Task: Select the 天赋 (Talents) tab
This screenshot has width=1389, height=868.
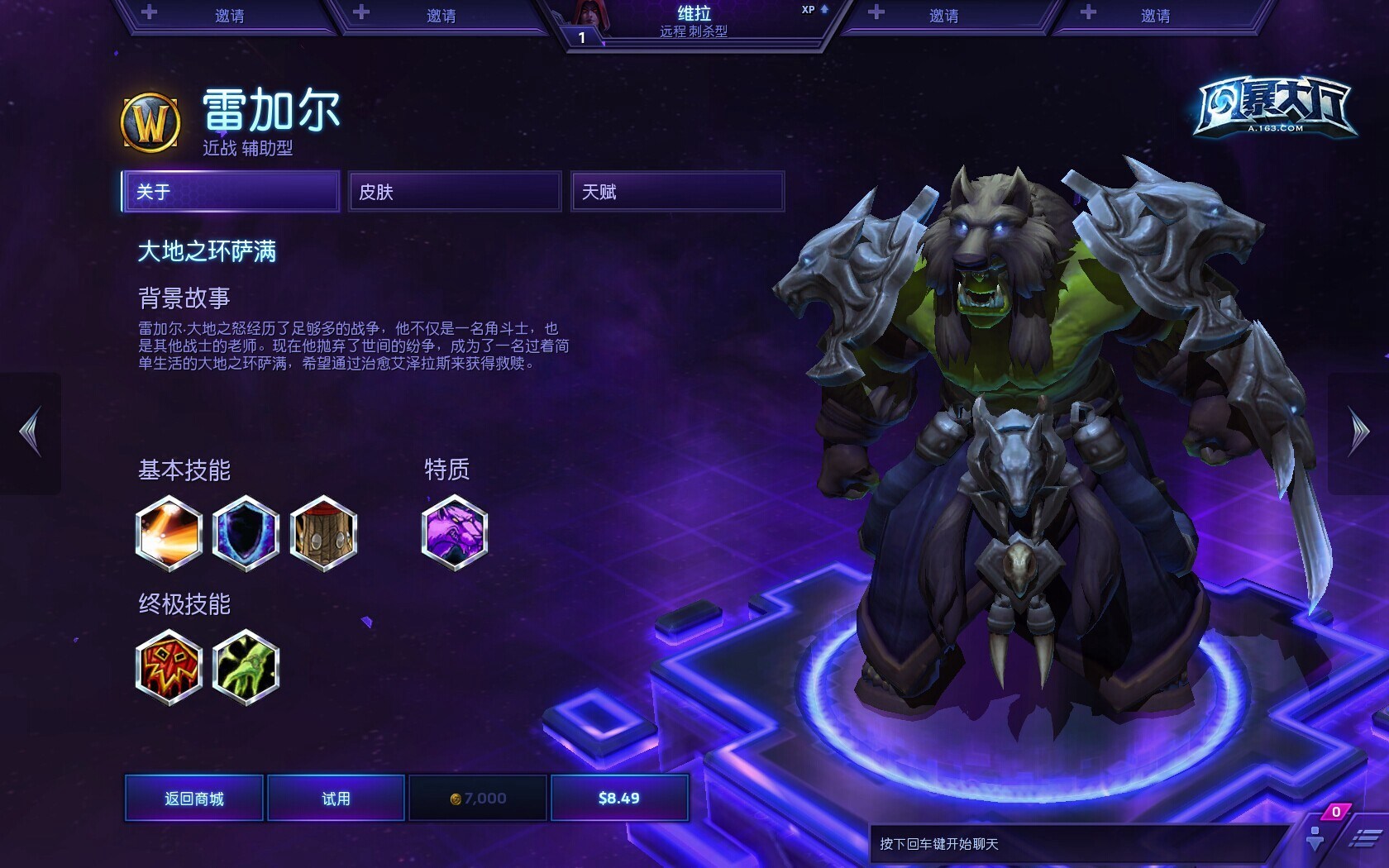Action: pyautogui.click(x=677, y=192)
